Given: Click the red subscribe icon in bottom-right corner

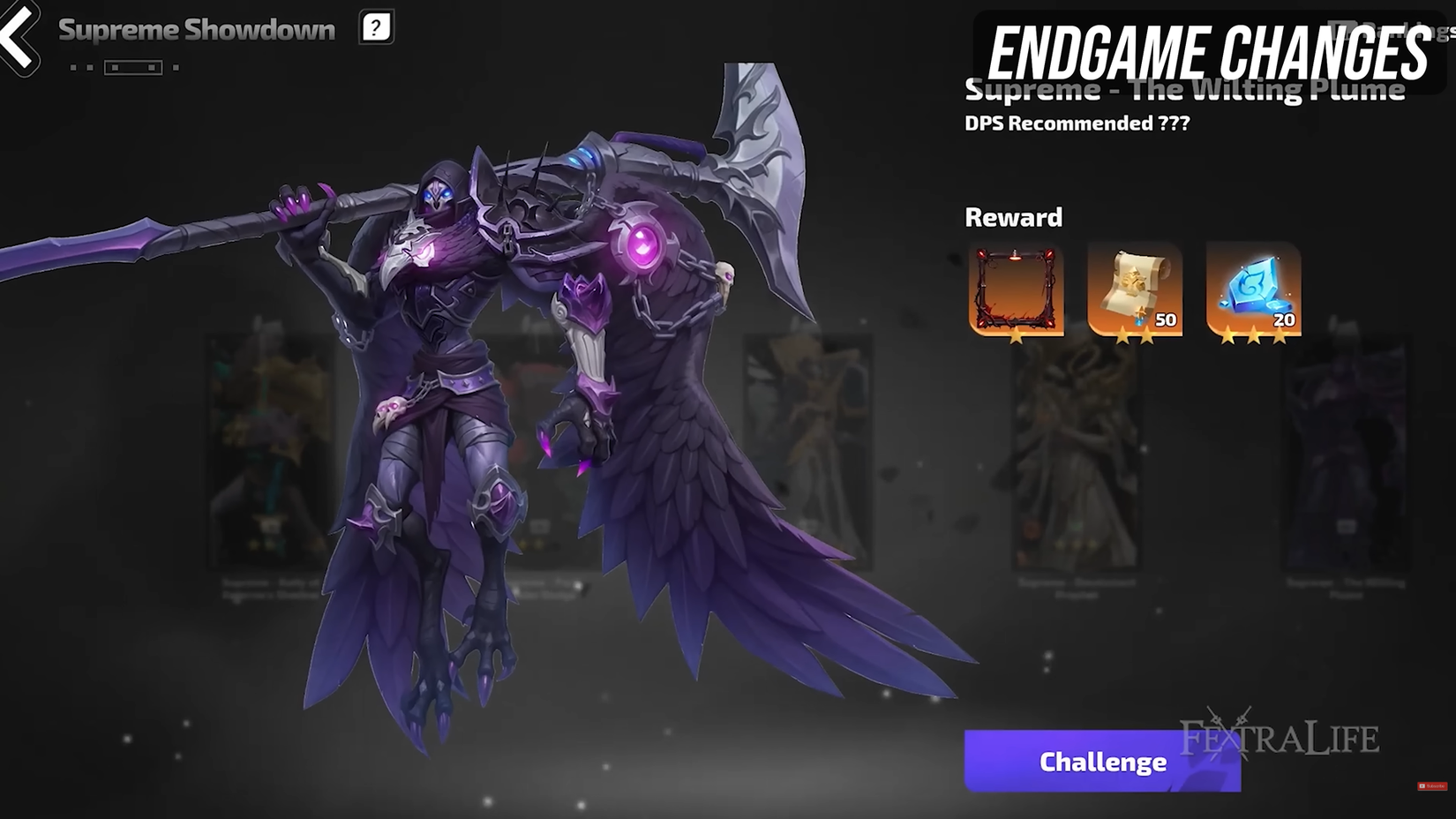Looking at the screenshot, I should coord(1432,785).
